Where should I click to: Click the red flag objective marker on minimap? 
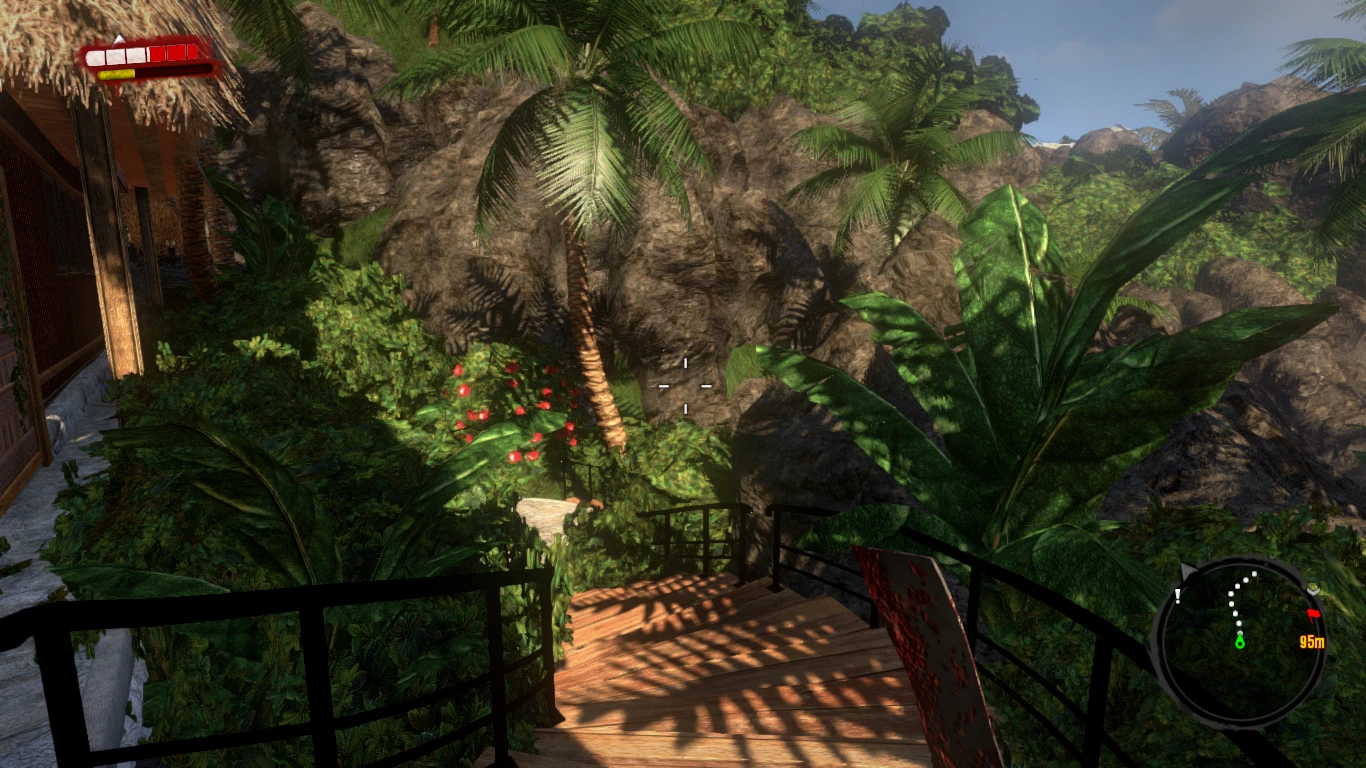coord(1314,614)
